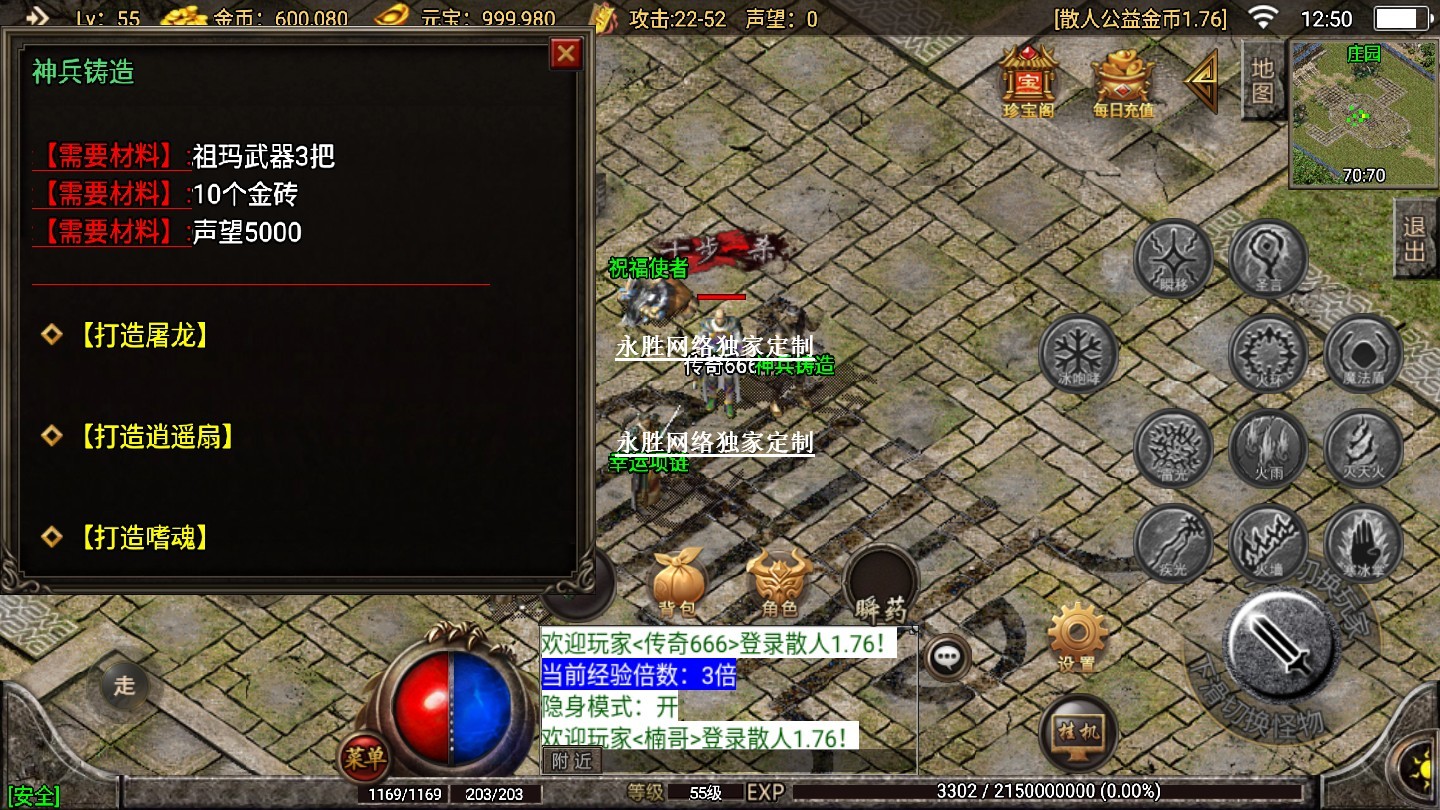Activate the 瞬移 teleport skill
This screenshot has height=810, width=1440.
tap(1172, 258)
